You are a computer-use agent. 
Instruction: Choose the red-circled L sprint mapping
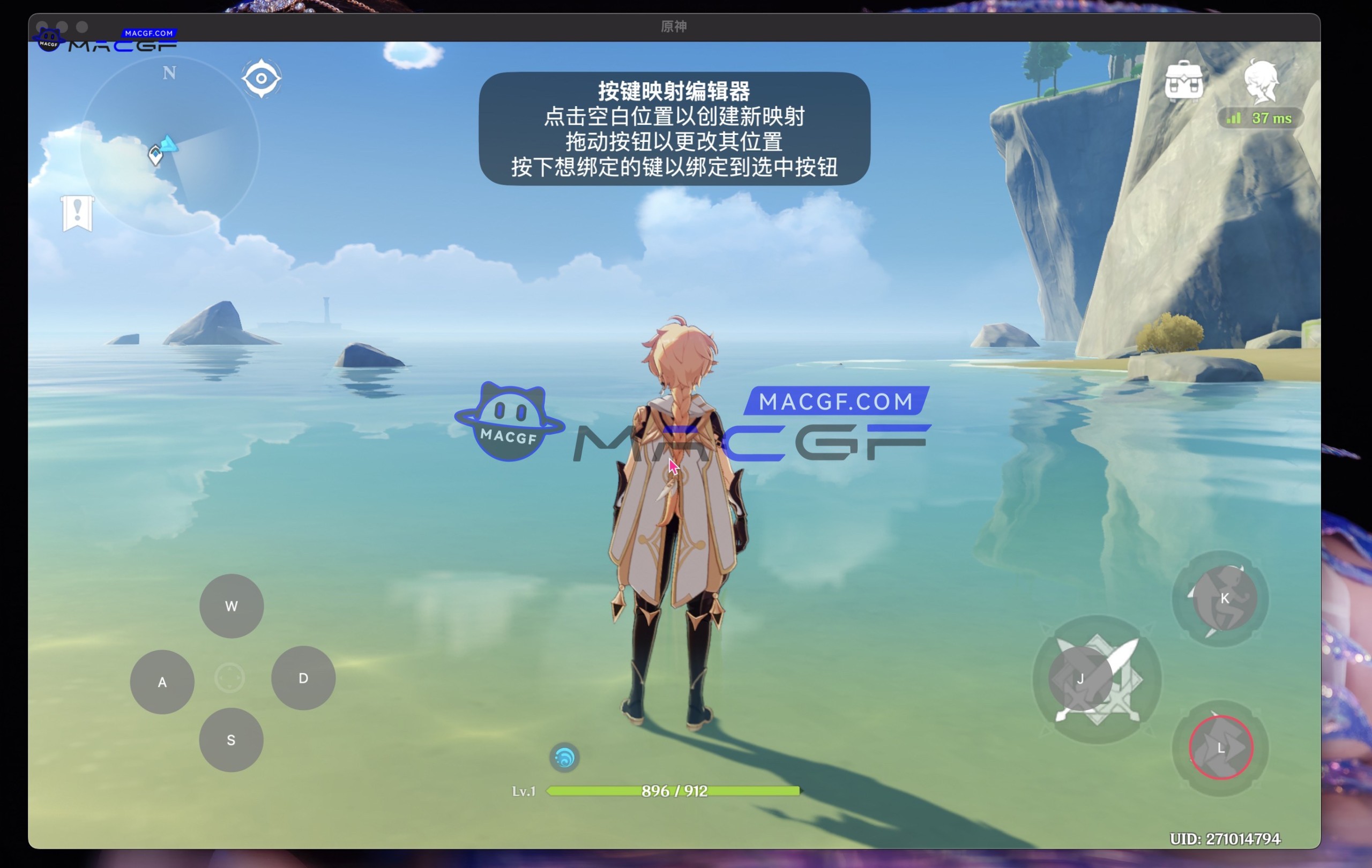click(1221, 748)
